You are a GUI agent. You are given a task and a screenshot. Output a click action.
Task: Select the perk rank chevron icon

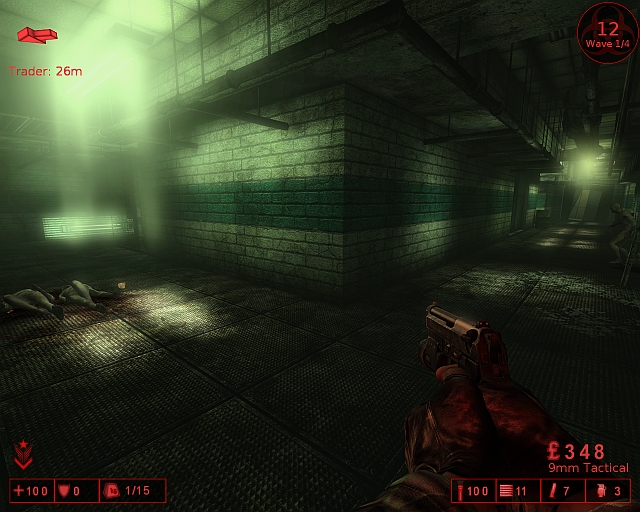[x=22, y=456]
